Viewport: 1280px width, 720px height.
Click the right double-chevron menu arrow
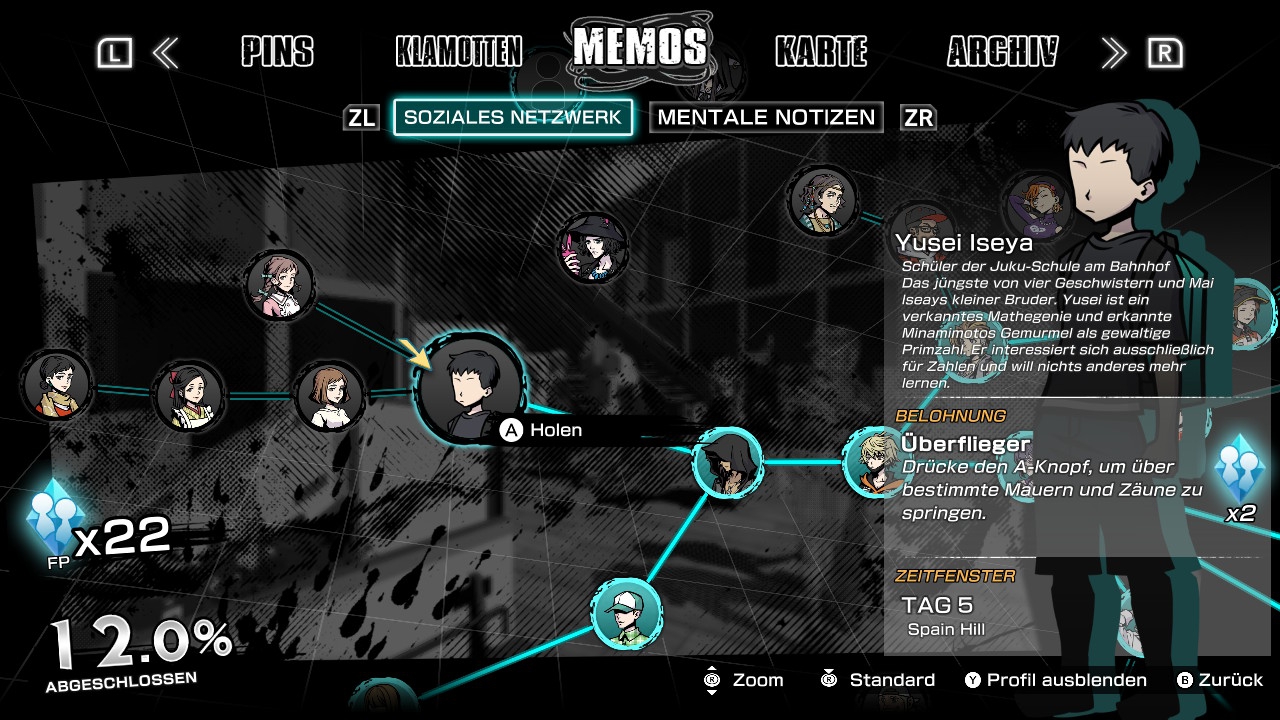[1113, 53]
